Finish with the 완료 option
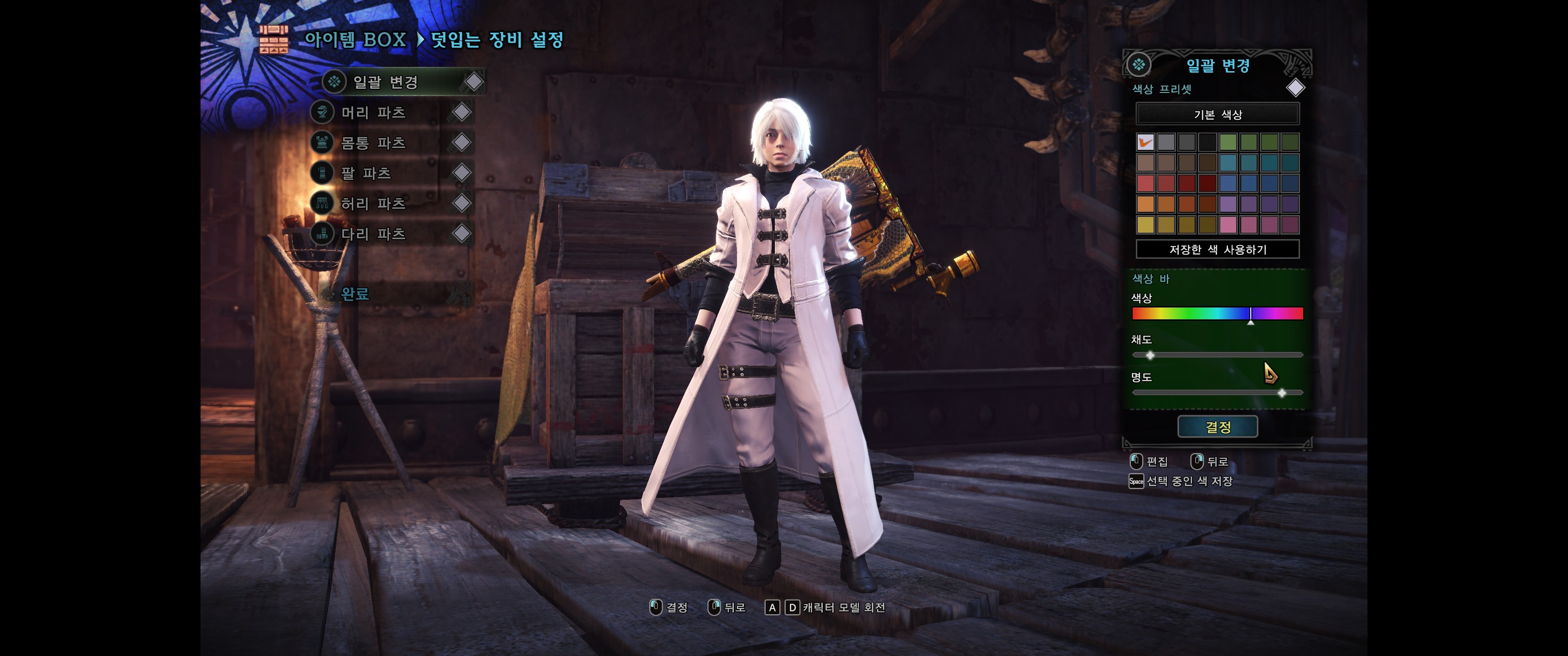This screenshot has width=1568, height=656. click(x=355, y=295)
